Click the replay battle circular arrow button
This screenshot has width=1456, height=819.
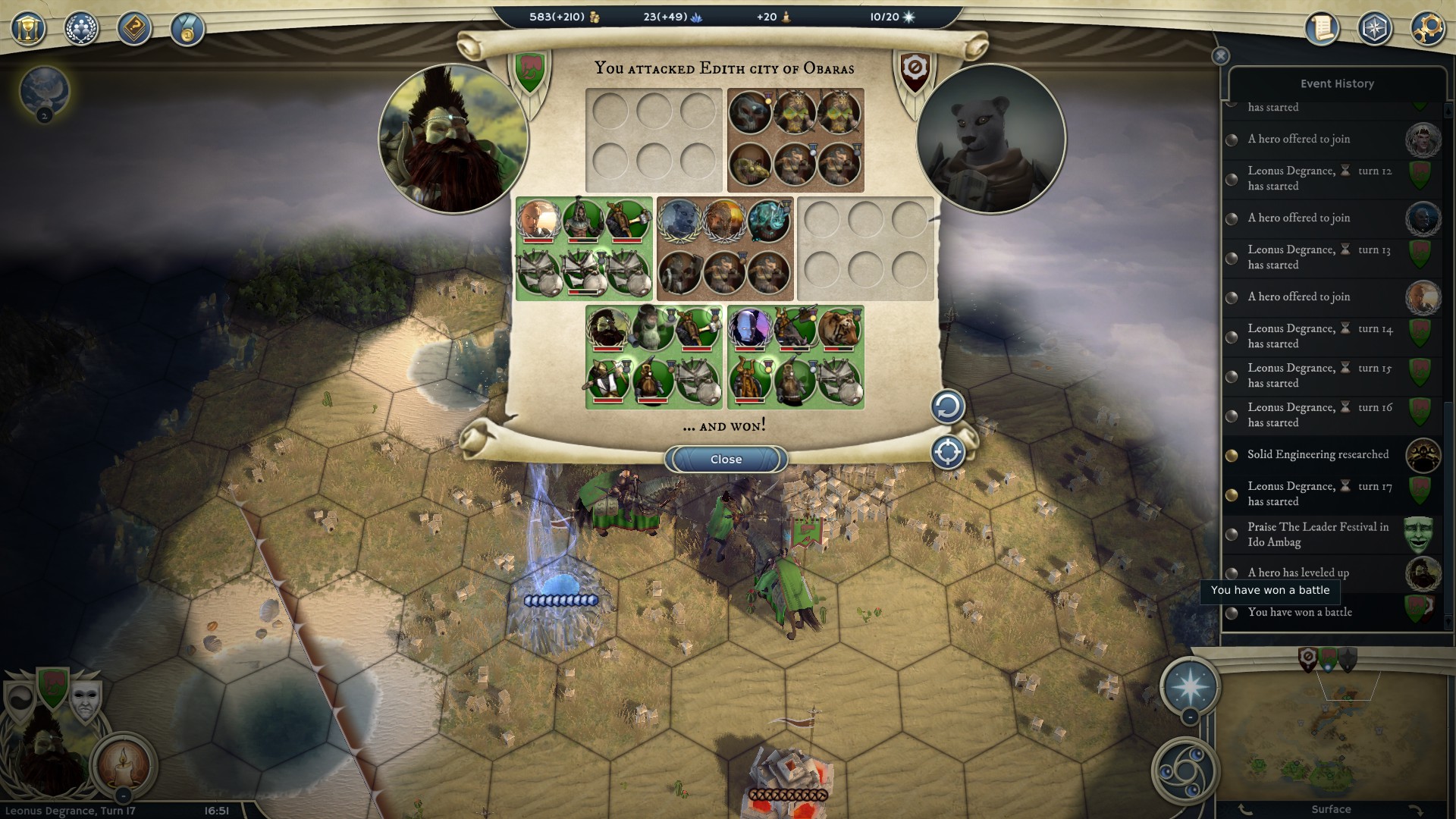(947, 407)
